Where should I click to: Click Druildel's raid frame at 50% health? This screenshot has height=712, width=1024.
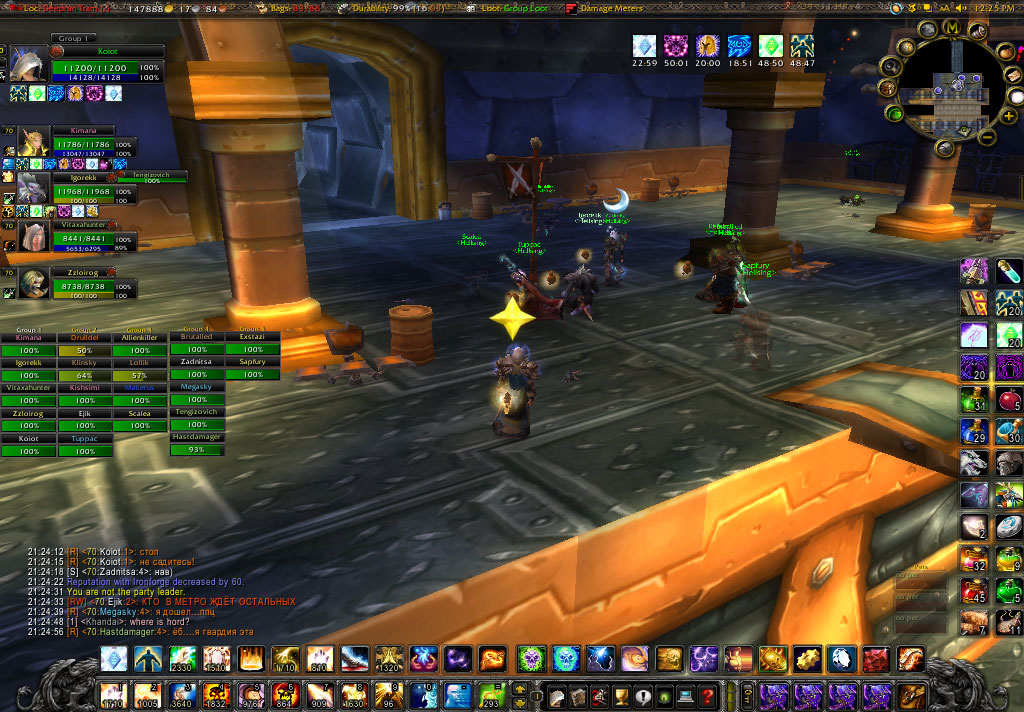point(85,351)
